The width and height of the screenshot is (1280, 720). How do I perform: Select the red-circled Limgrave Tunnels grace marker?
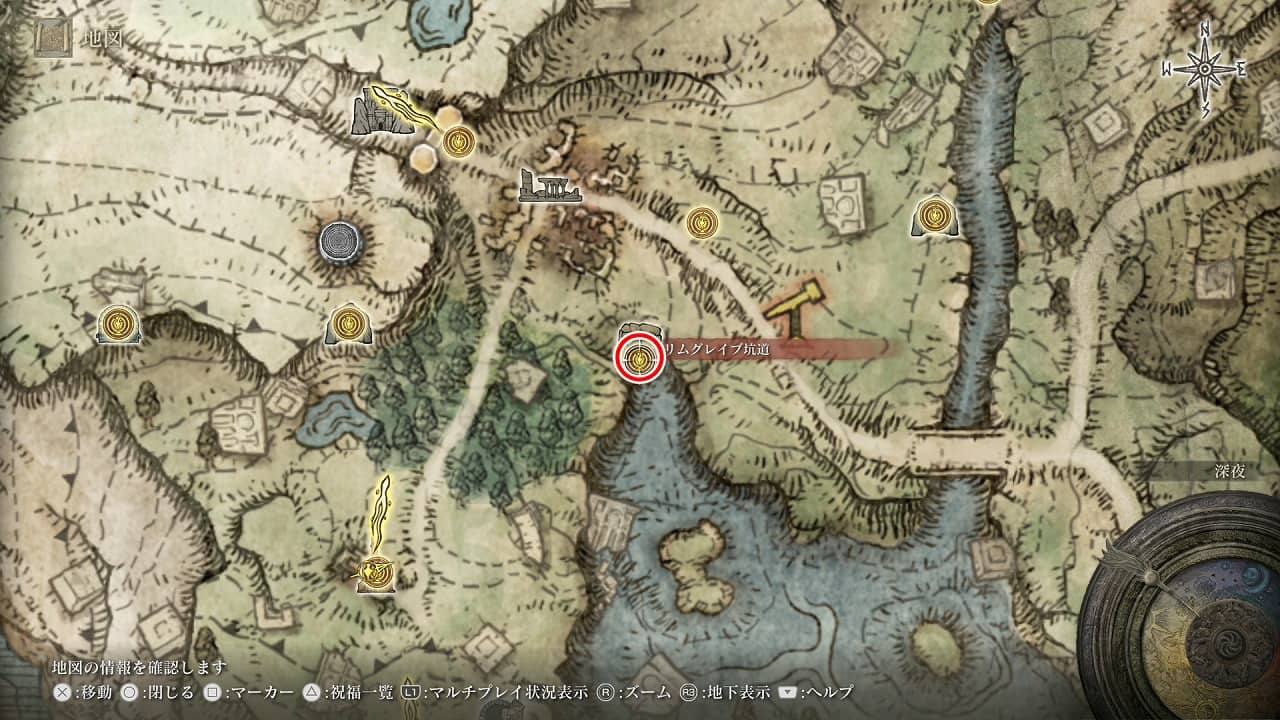(x=639, y=359)
